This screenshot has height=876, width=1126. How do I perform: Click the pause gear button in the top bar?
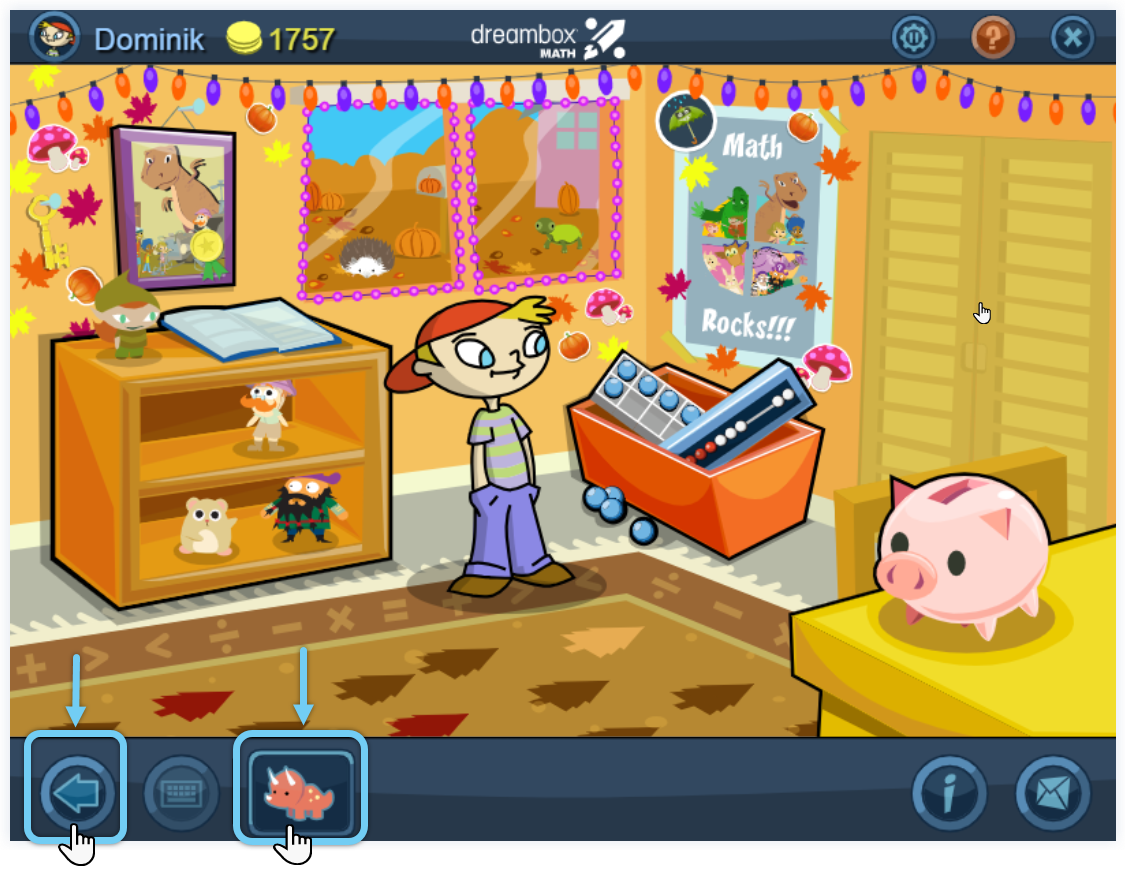[913, 39]
